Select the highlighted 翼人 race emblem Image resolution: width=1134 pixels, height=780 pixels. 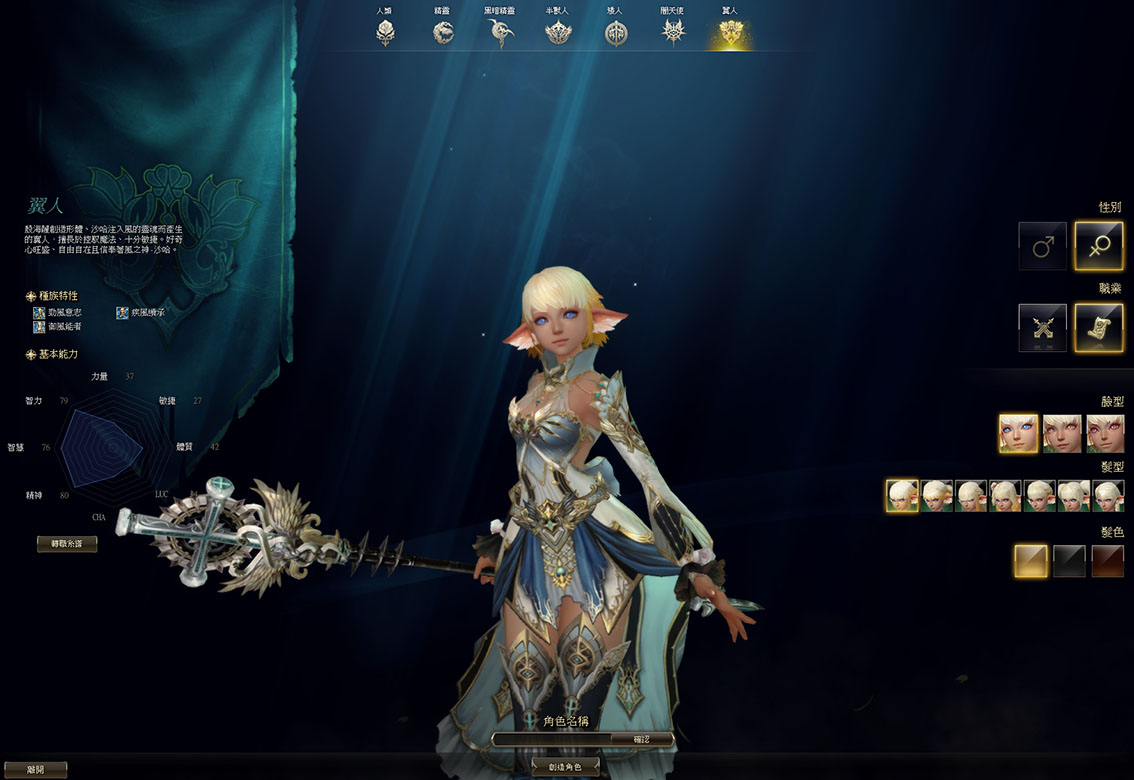(x=731, y=33)
